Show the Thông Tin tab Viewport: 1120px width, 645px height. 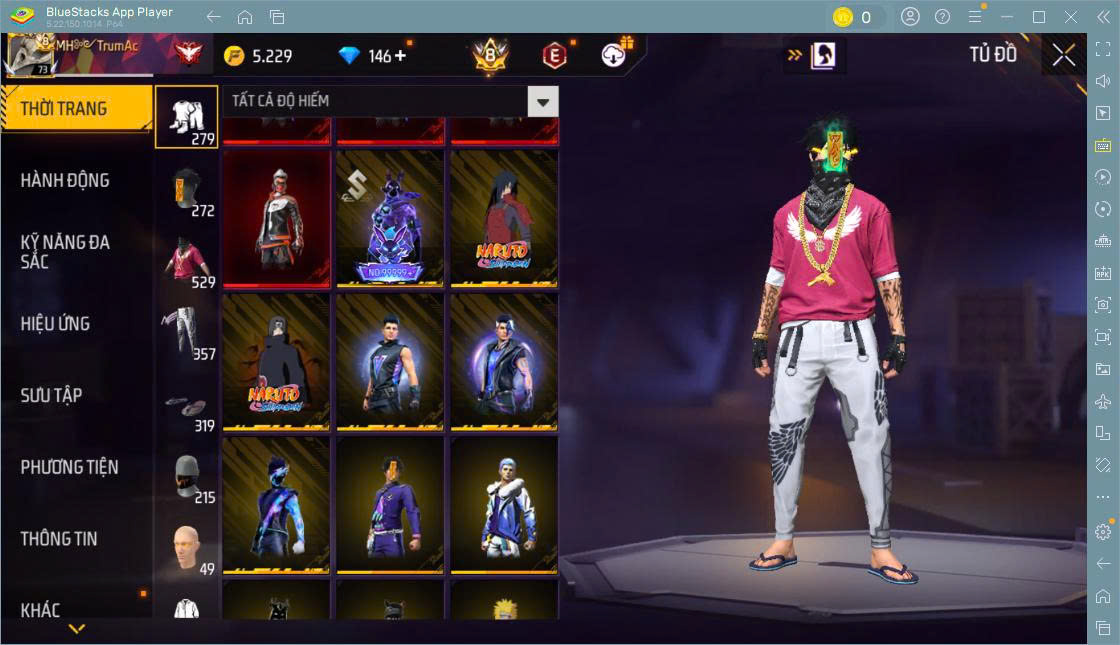[59, 539]
